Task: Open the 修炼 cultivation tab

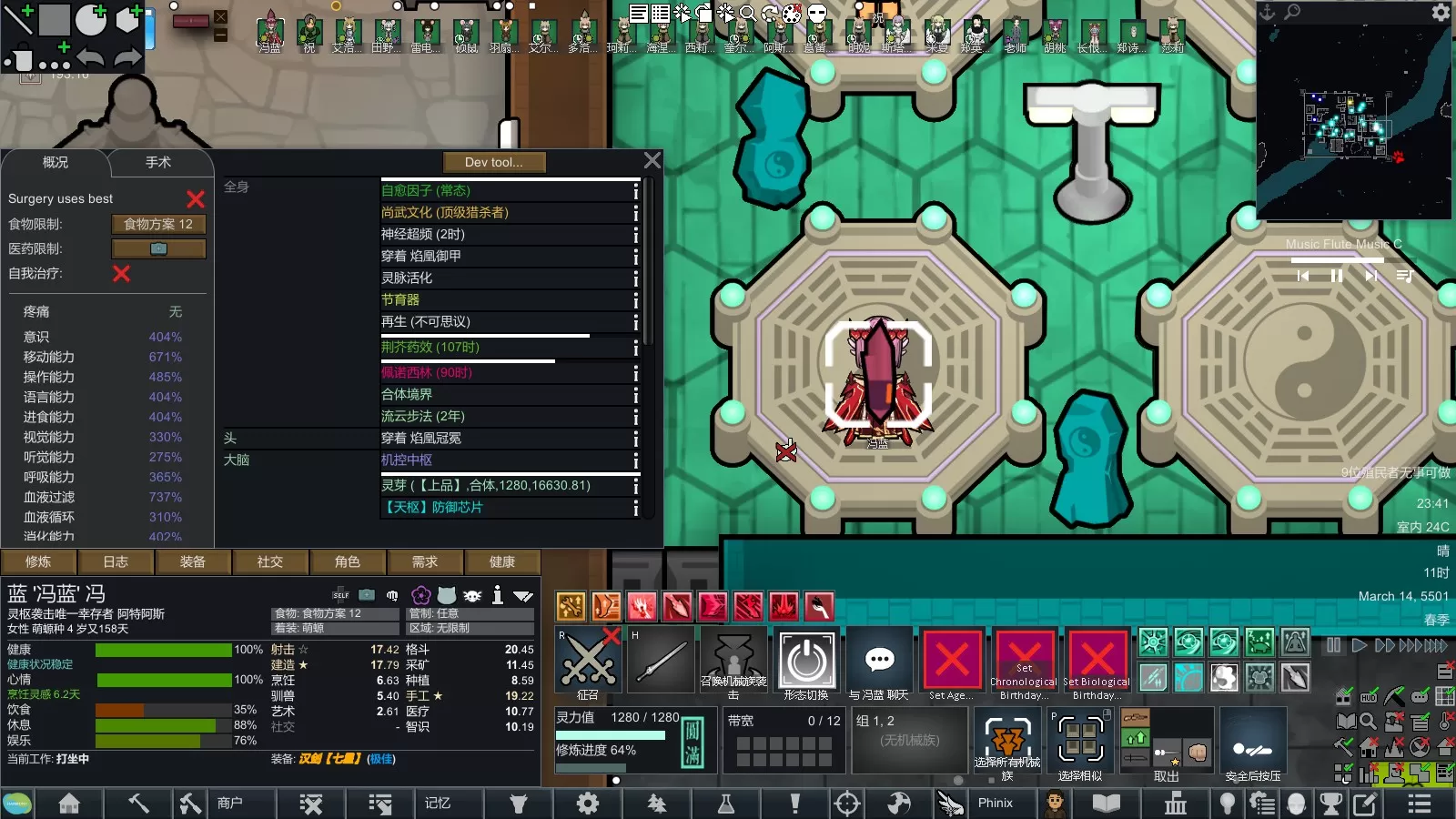Action: (x=38, y=561)
